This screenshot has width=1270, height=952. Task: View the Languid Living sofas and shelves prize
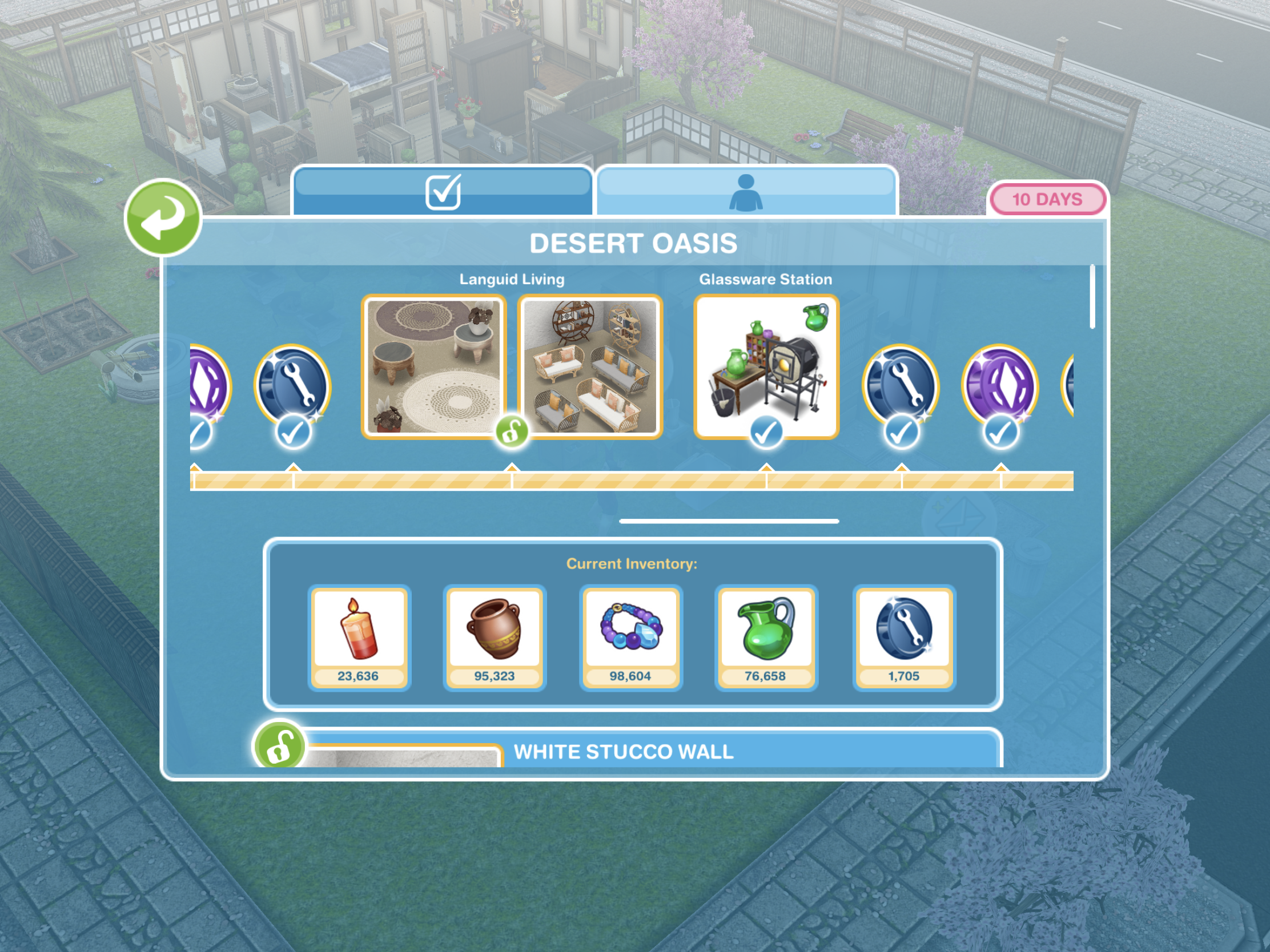(590, 366)
